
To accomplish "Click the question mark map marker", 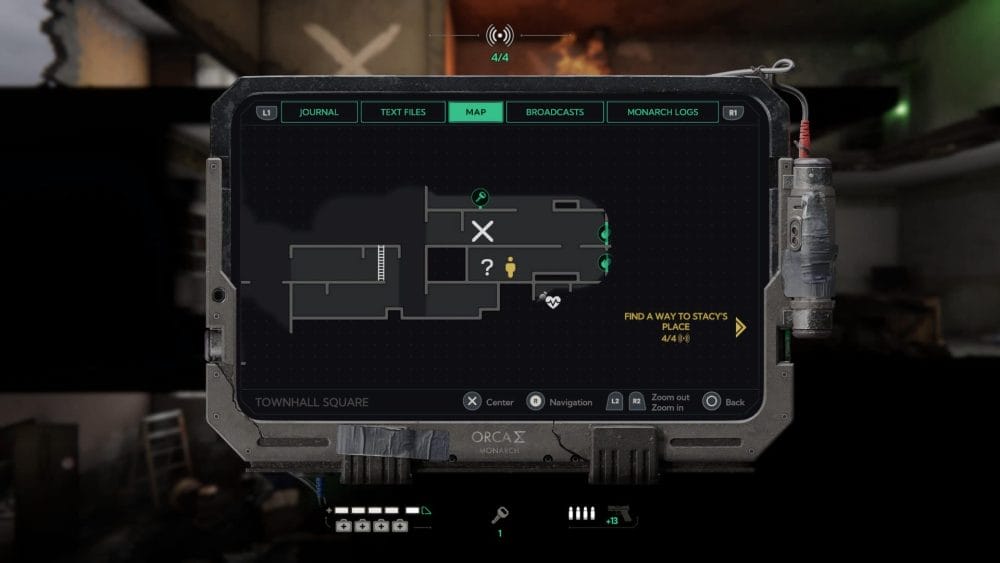I will 487,267.
